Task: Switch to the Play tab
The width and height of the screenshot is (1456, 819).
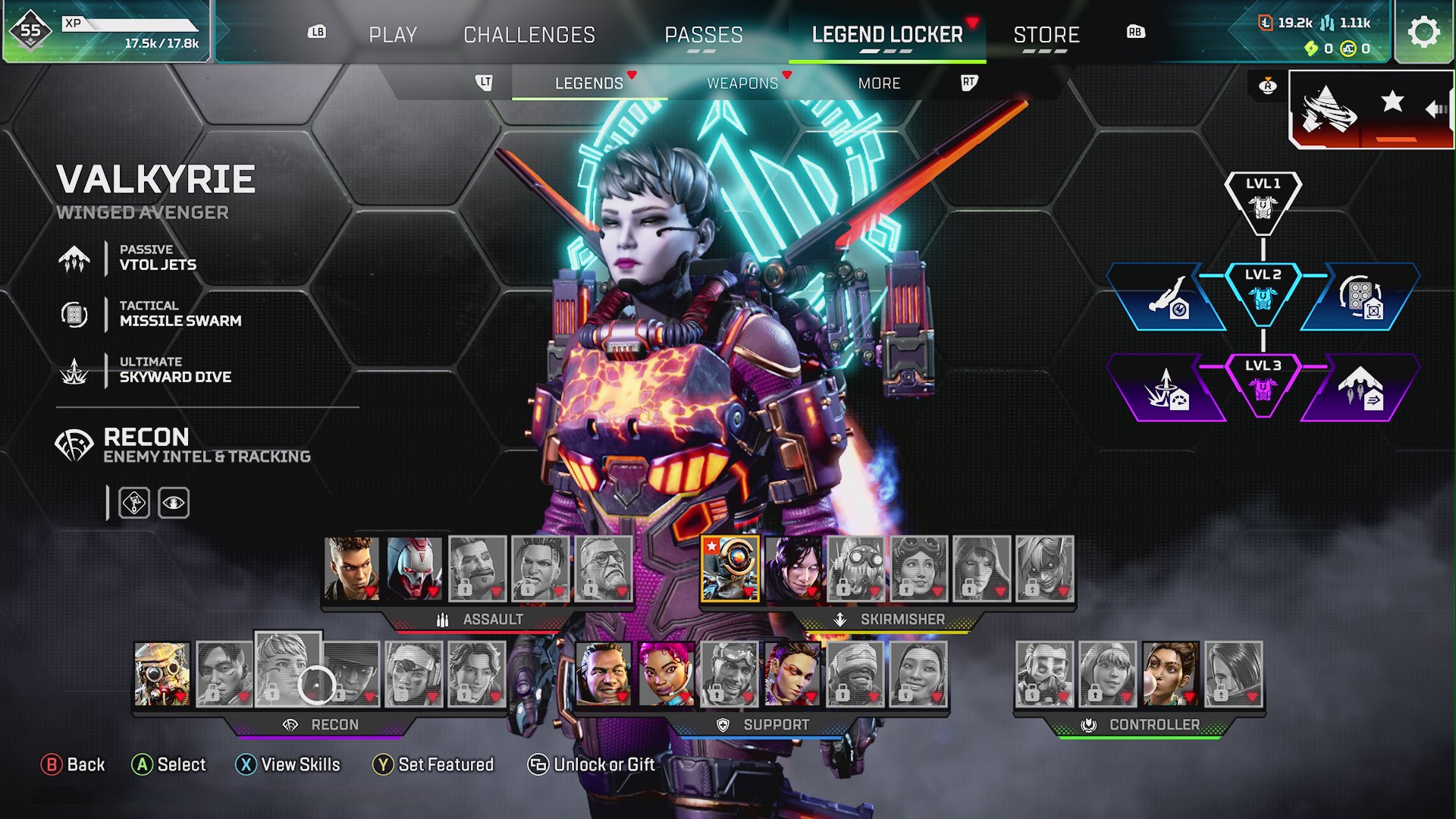Action: 393,35
